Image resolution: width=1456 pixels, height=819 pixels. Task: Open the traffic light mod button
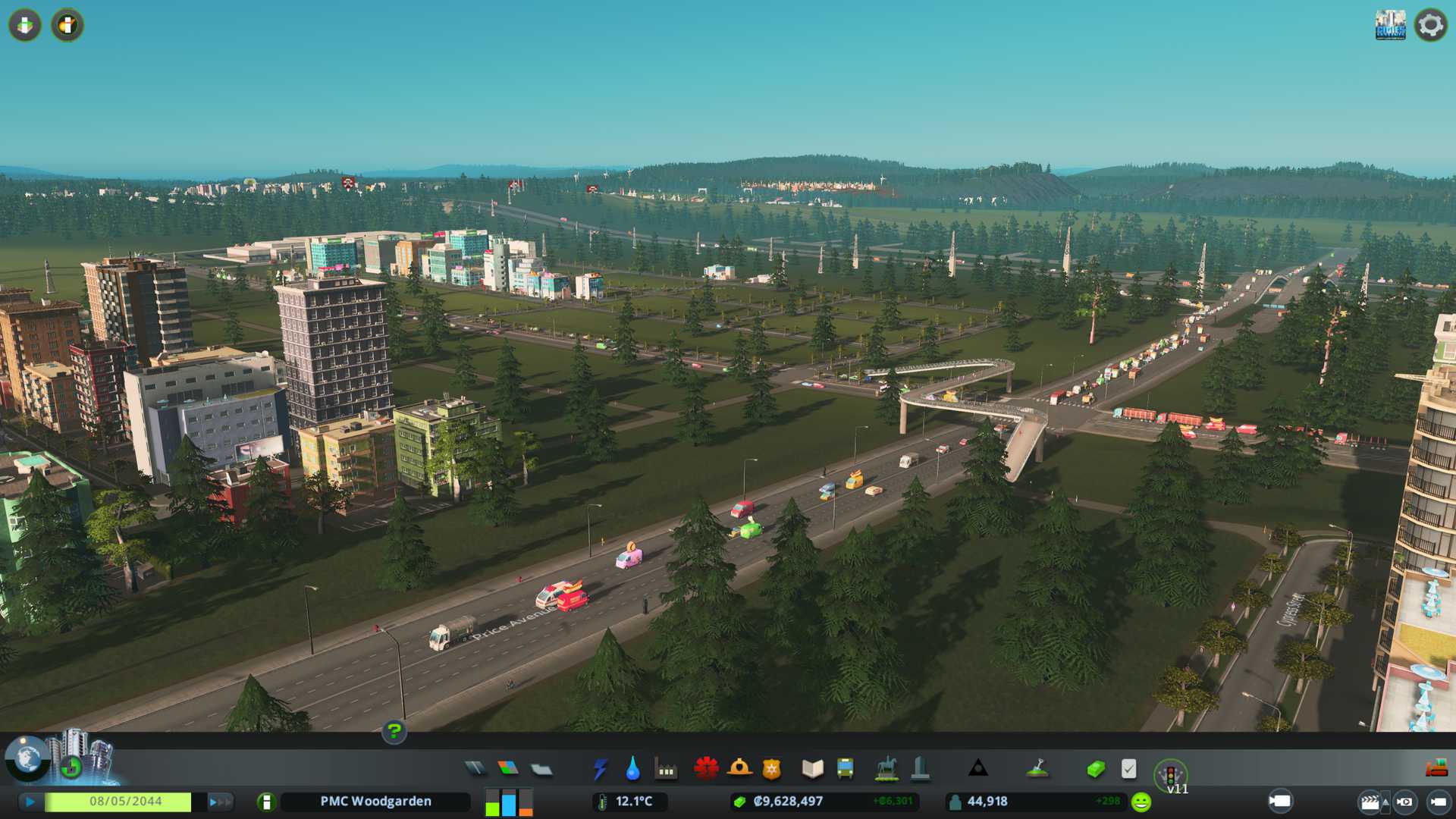click(x=1170, y=775)
